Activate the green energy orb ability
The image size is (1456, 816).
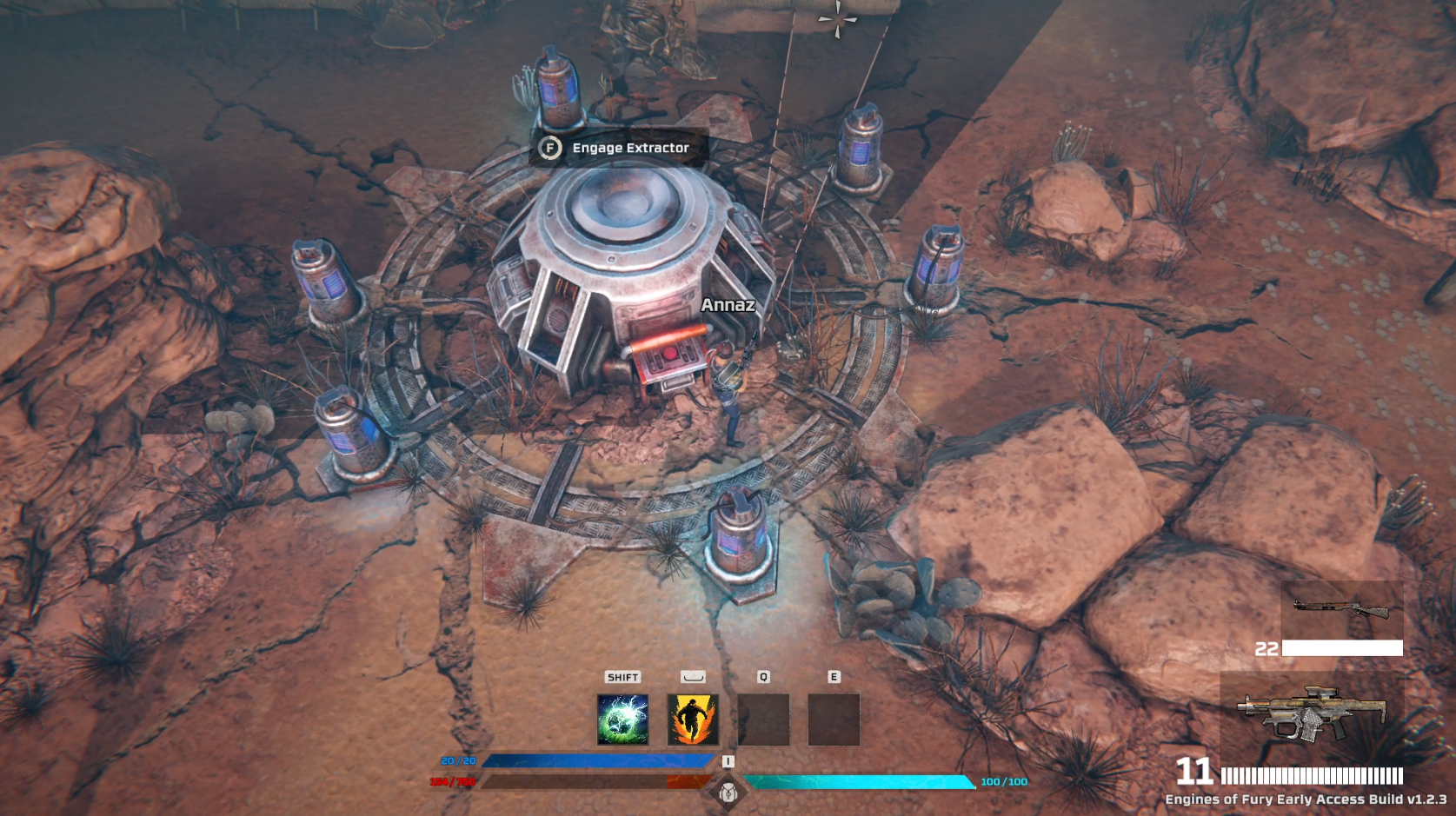coord(622,719)
